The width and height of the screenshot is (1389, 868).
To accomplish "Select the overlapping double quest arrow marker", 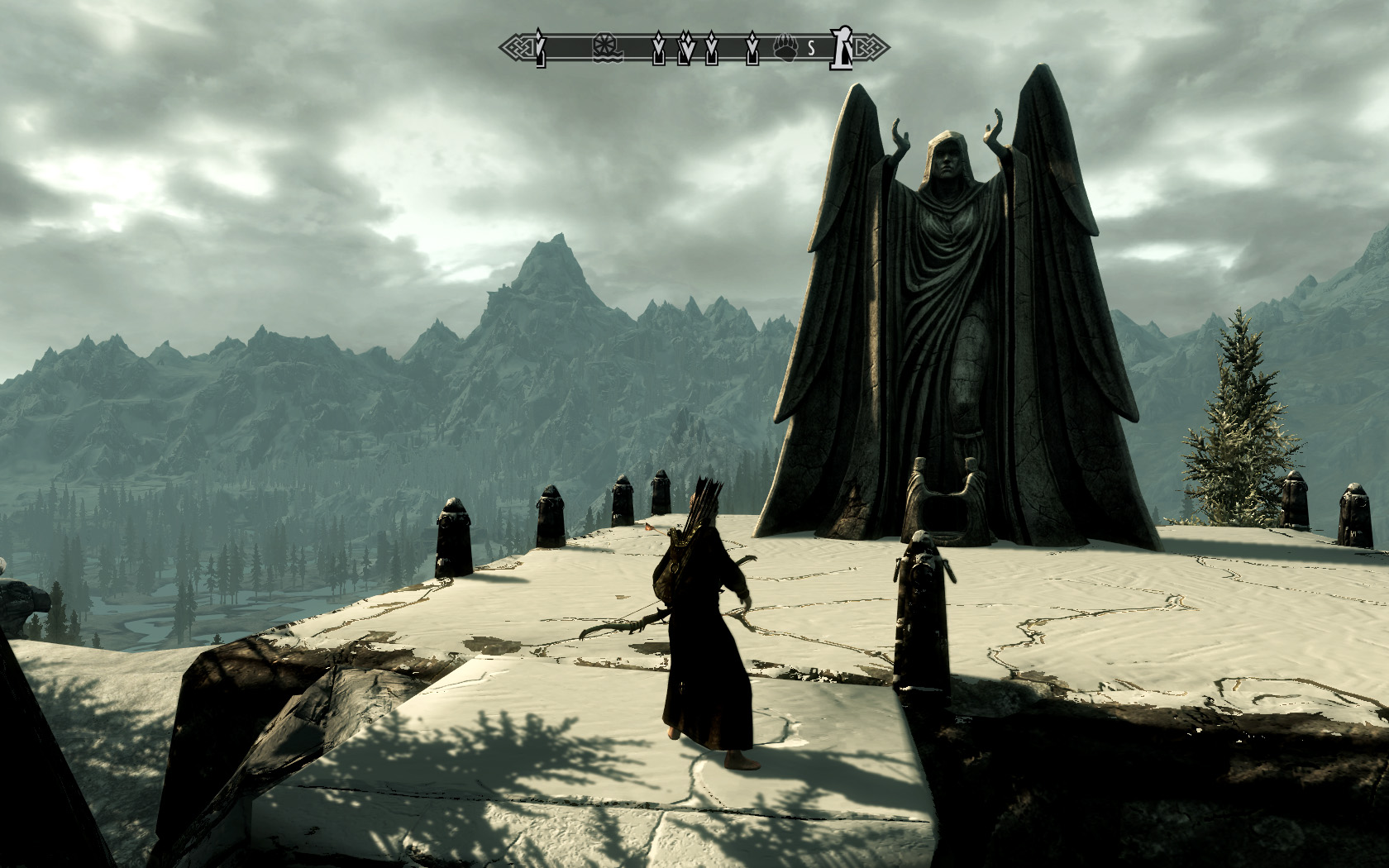I will 685,50.
